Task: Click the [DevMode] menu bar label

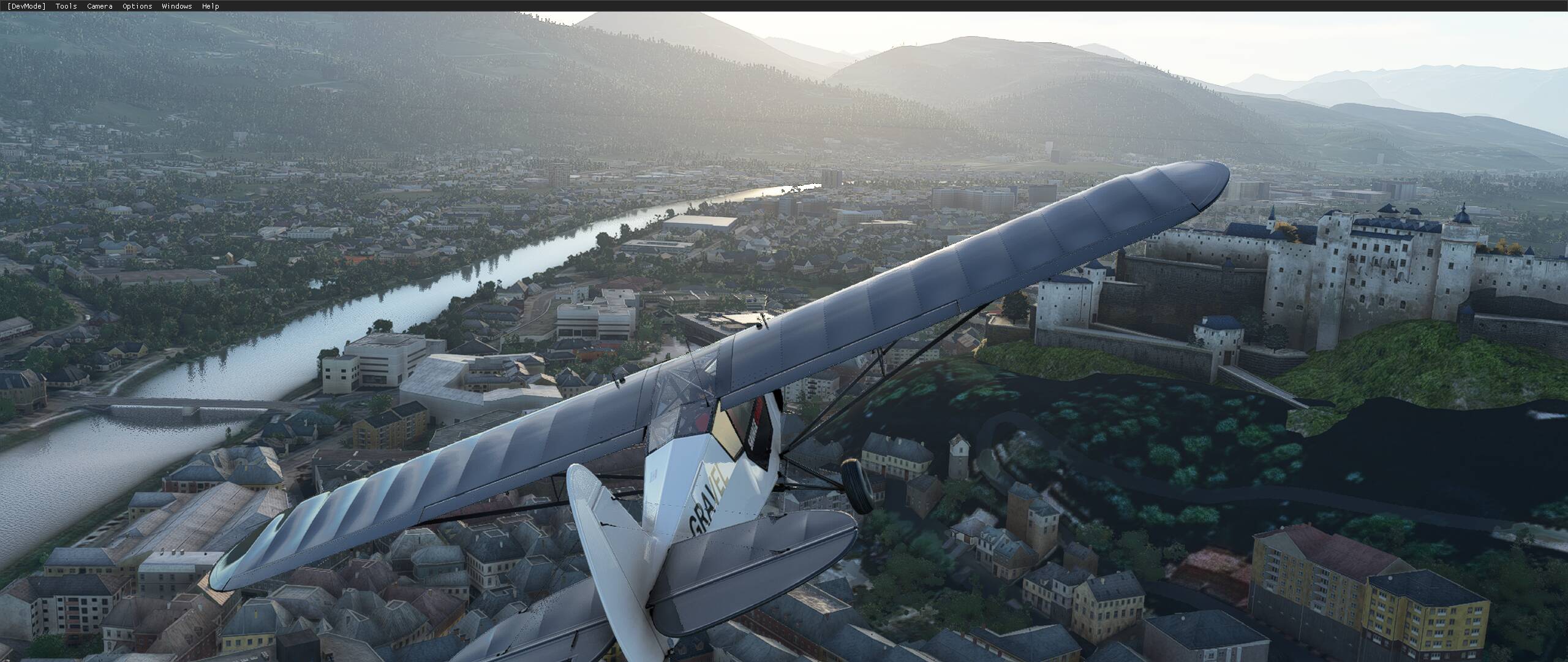Action: [26, 6]
